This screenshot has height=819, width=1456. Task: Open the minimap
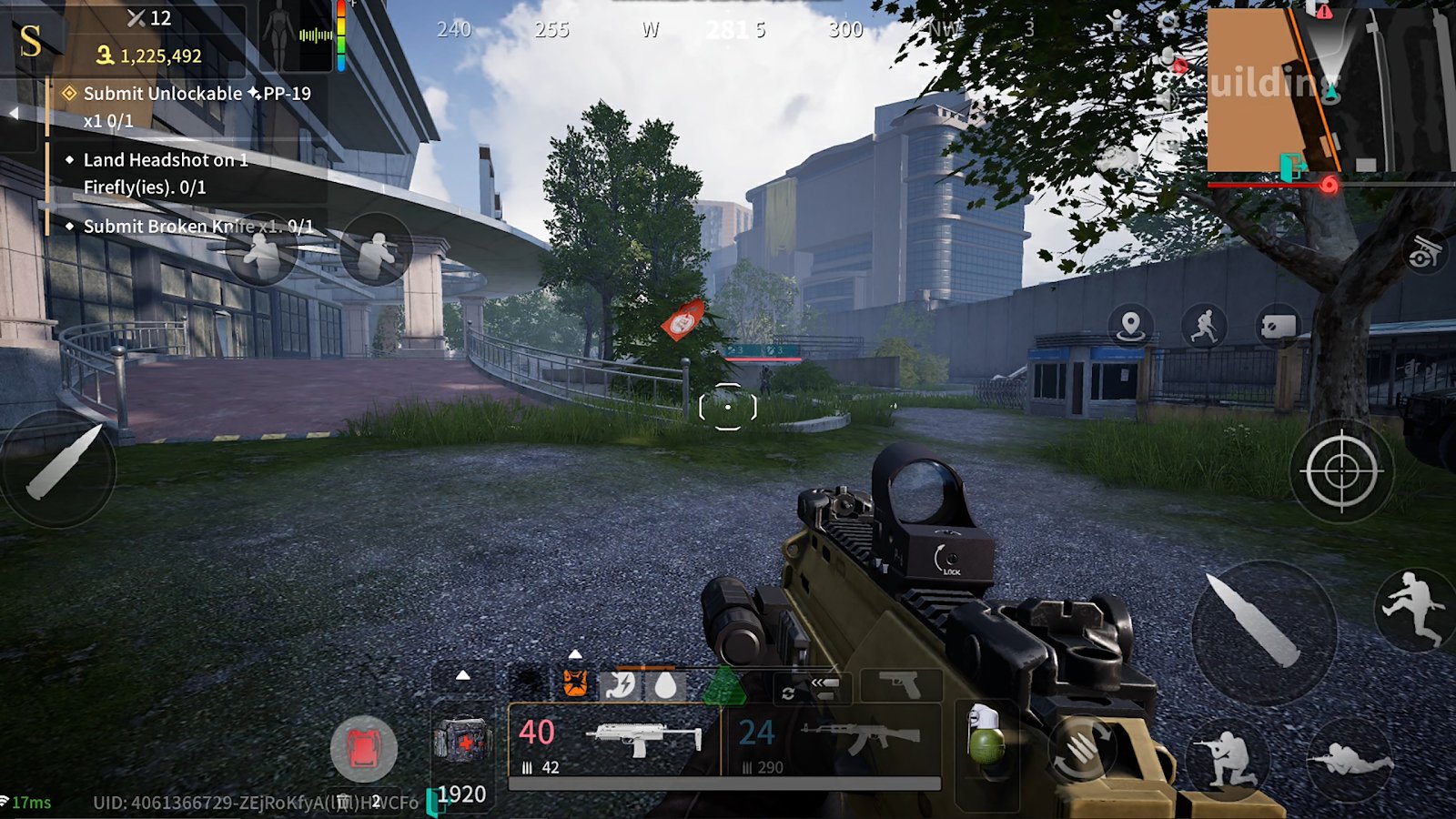coord(1330,91)
